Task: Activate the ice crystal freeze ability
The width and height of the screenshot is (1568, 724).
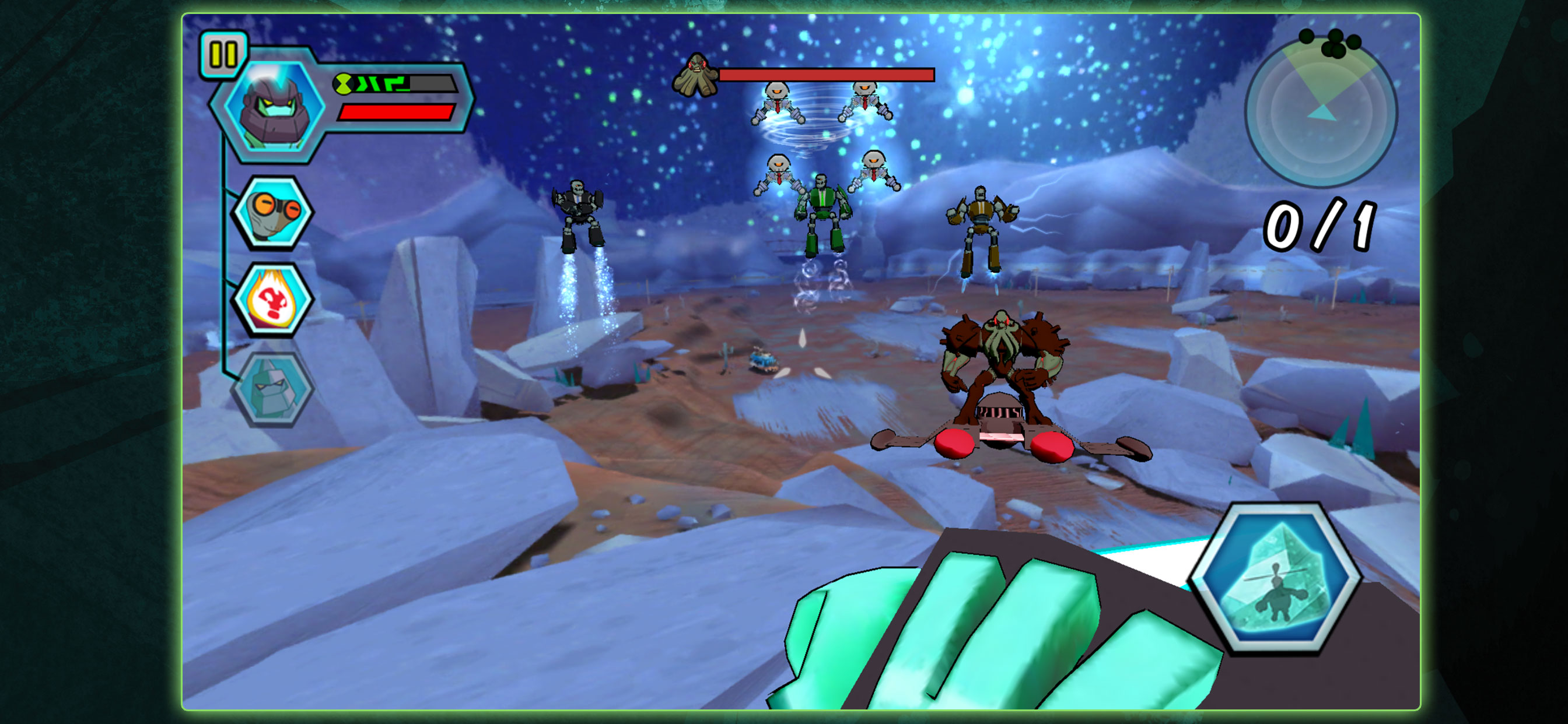Action: [1275, 581]
